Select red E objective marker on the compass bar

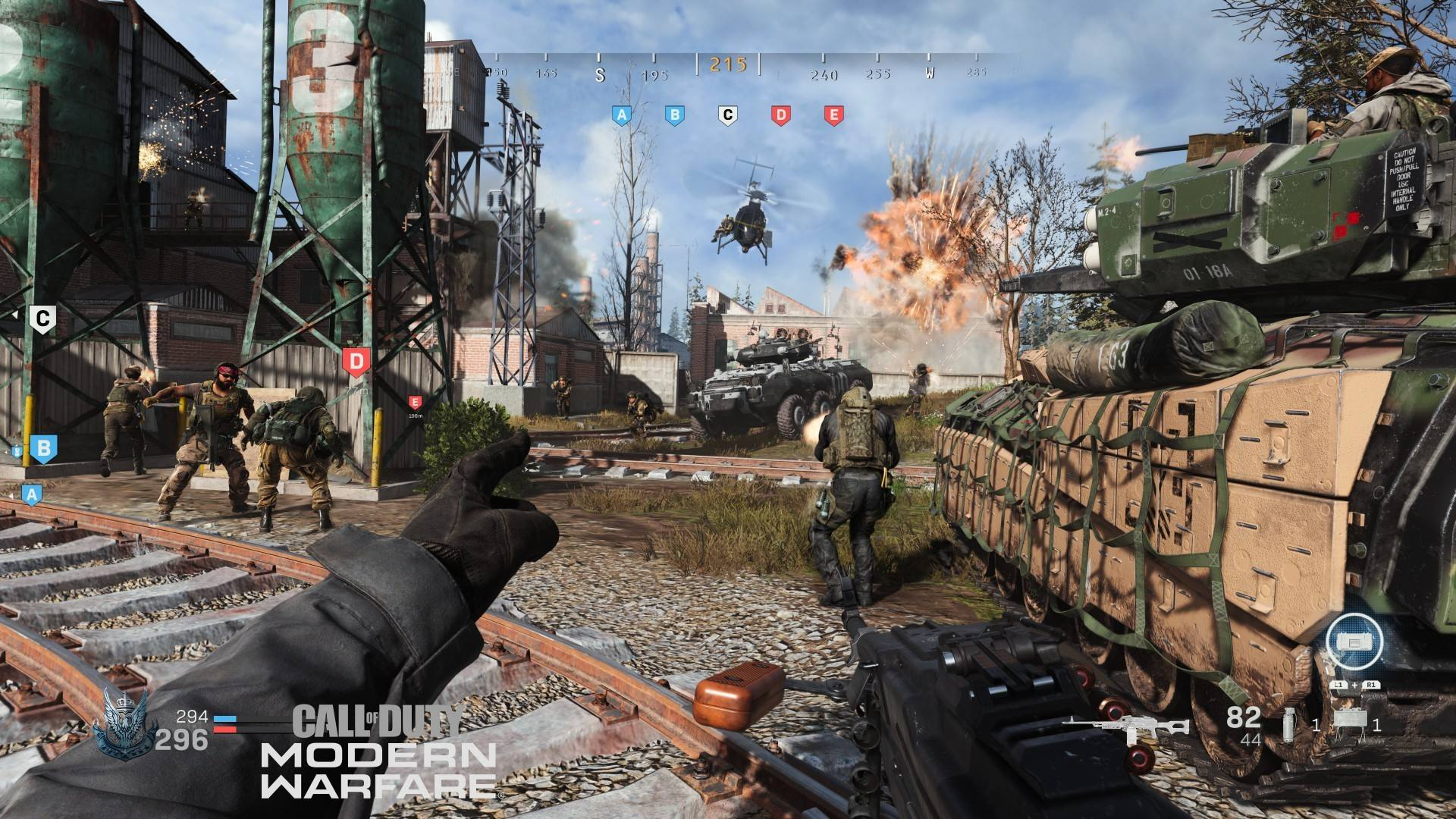tap(833, 115)
